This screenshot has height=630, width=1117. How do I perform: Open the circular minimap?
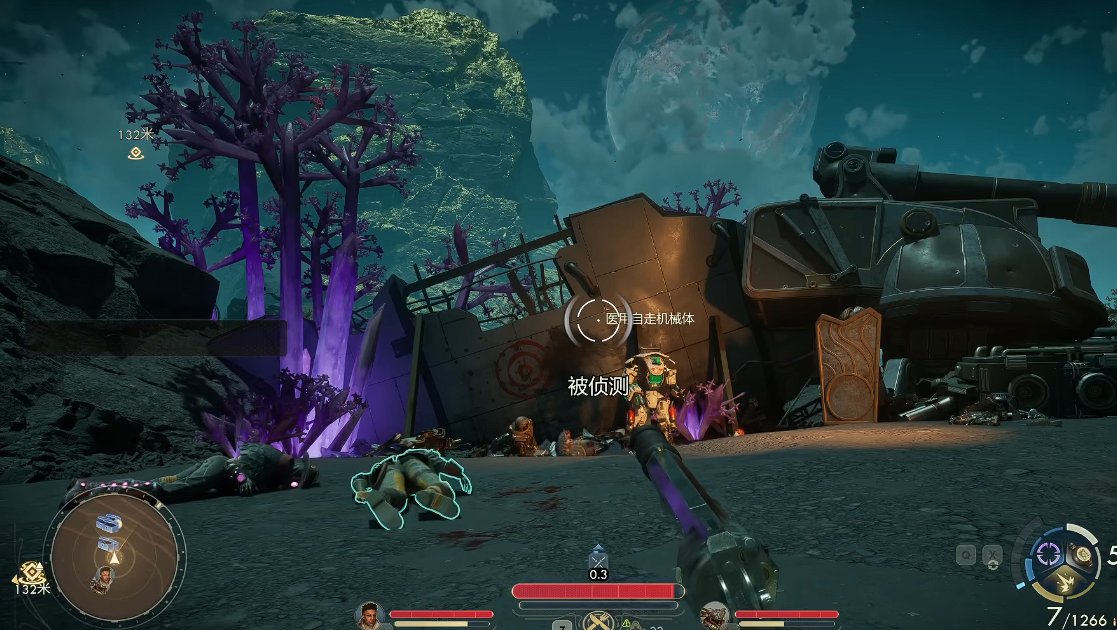pos(113,553)
